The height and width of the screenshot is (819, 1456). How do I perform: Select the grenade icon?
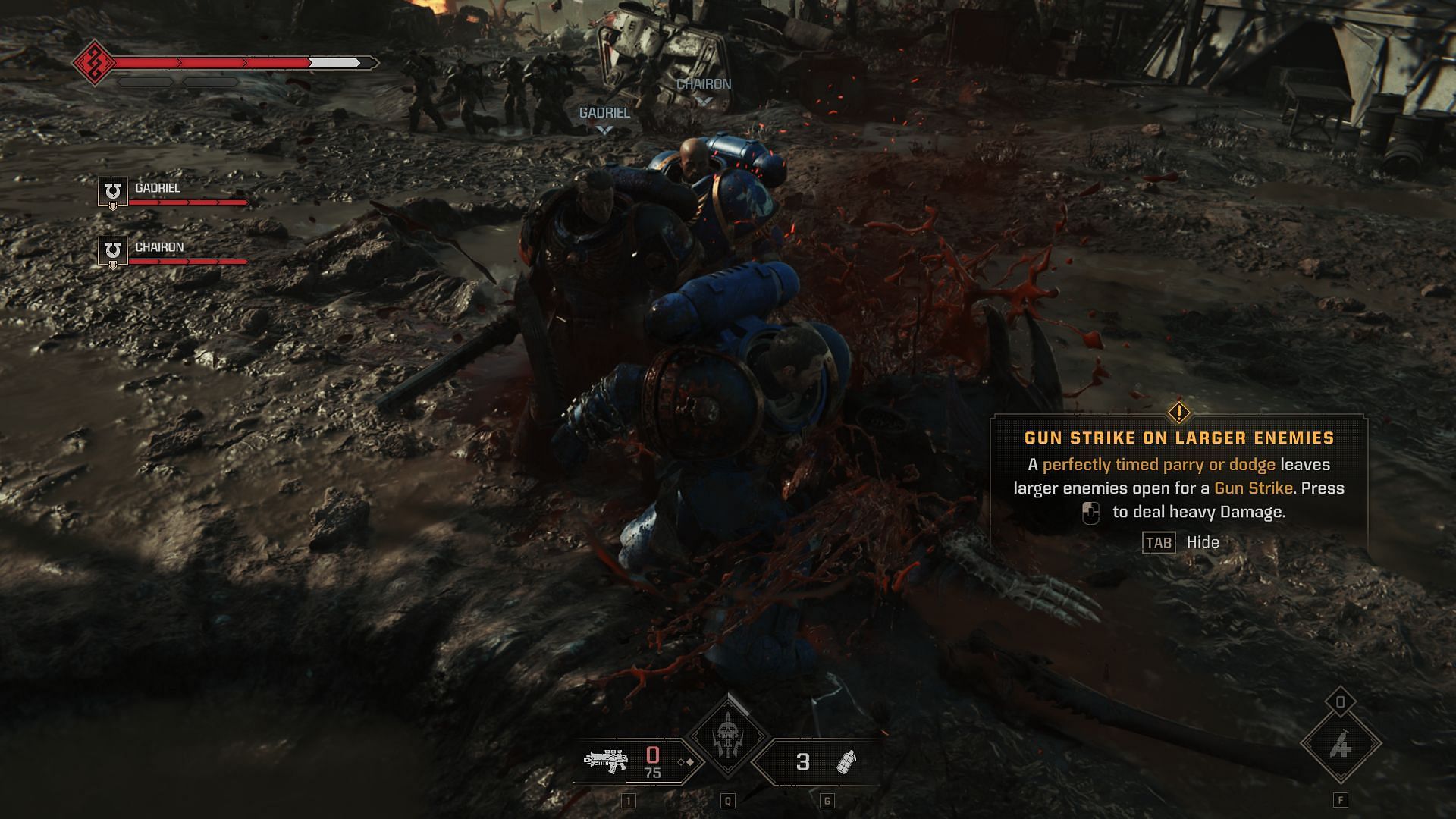pyautogui.click(x=846, y=761)
